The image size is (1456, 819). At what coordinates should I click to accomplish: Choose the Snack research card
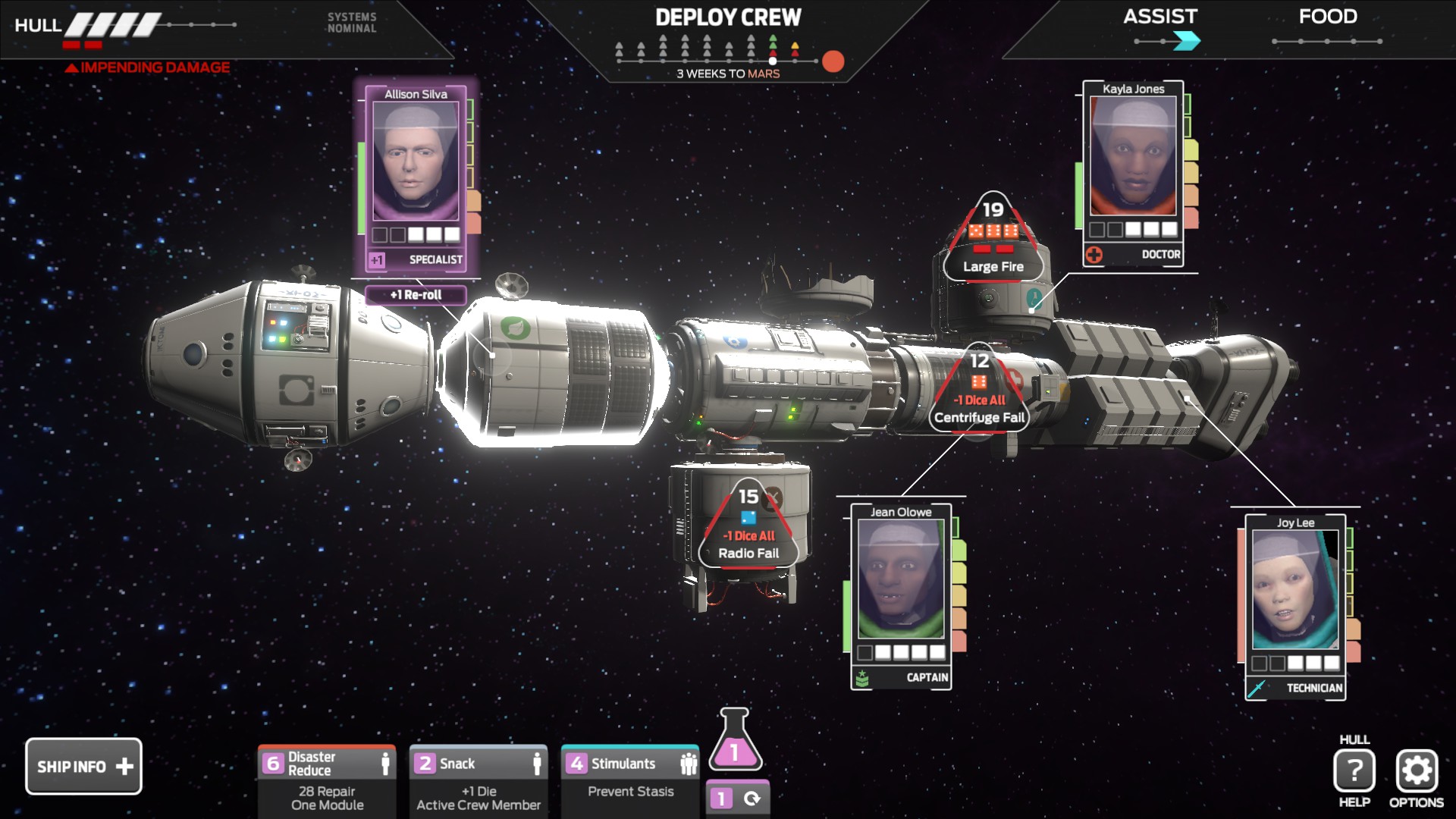pos(479,781)
